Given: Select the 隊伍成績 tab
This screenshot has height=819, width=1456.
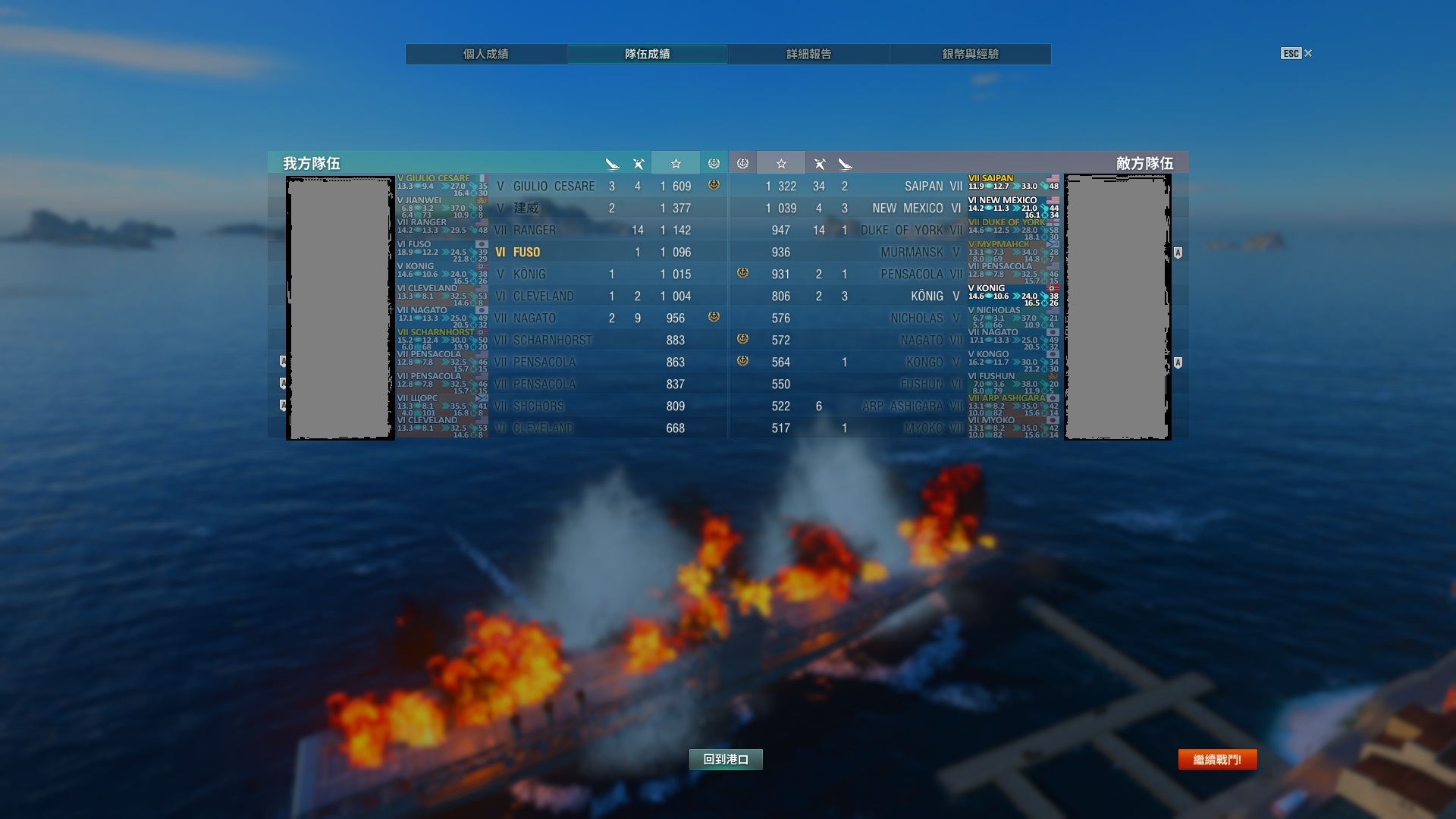Looking at the screenshot, I should tap(647, 54).
